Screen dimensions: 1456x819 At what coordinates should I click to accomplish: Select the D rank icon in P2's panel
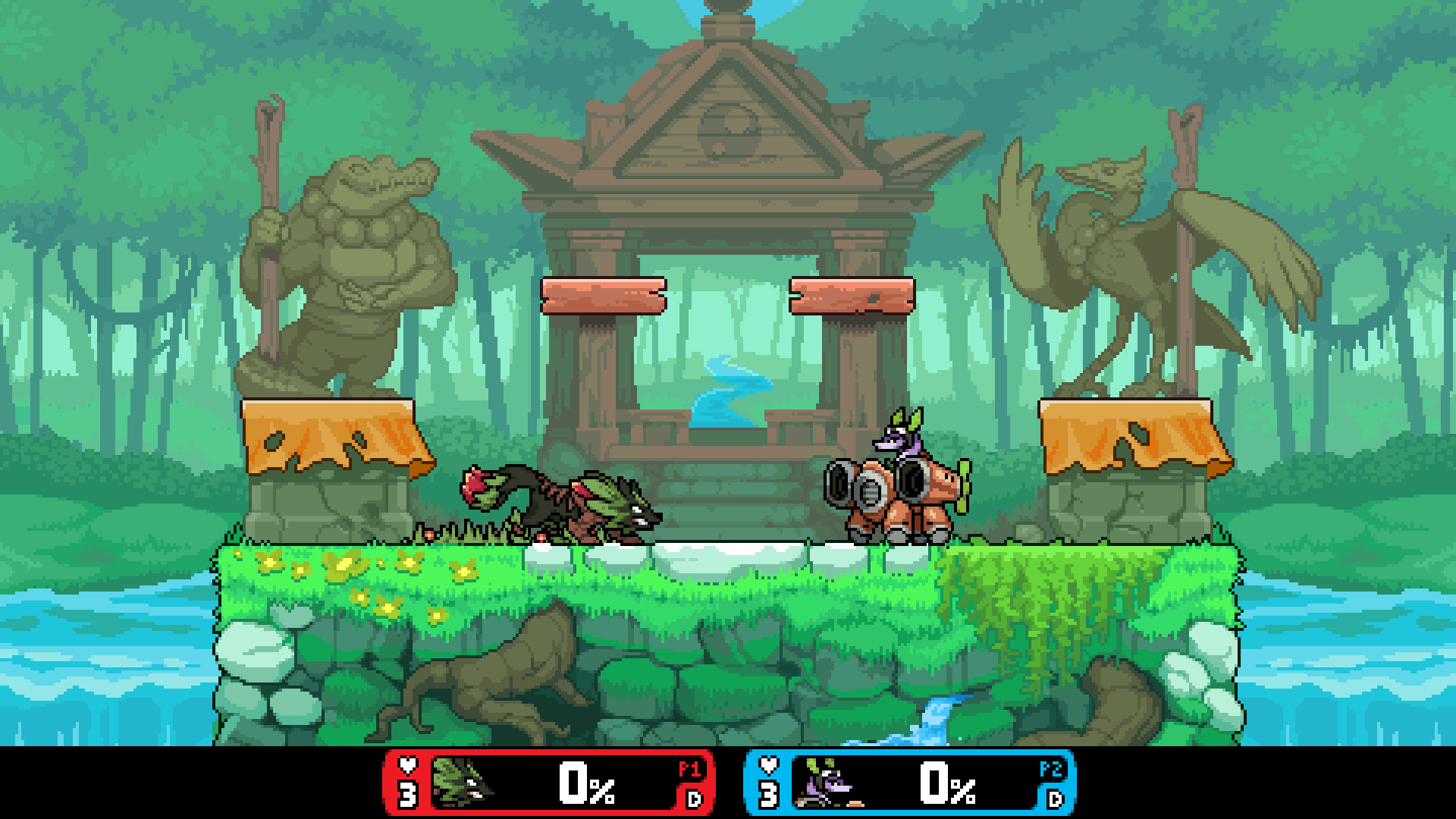tap(1054, 799)
